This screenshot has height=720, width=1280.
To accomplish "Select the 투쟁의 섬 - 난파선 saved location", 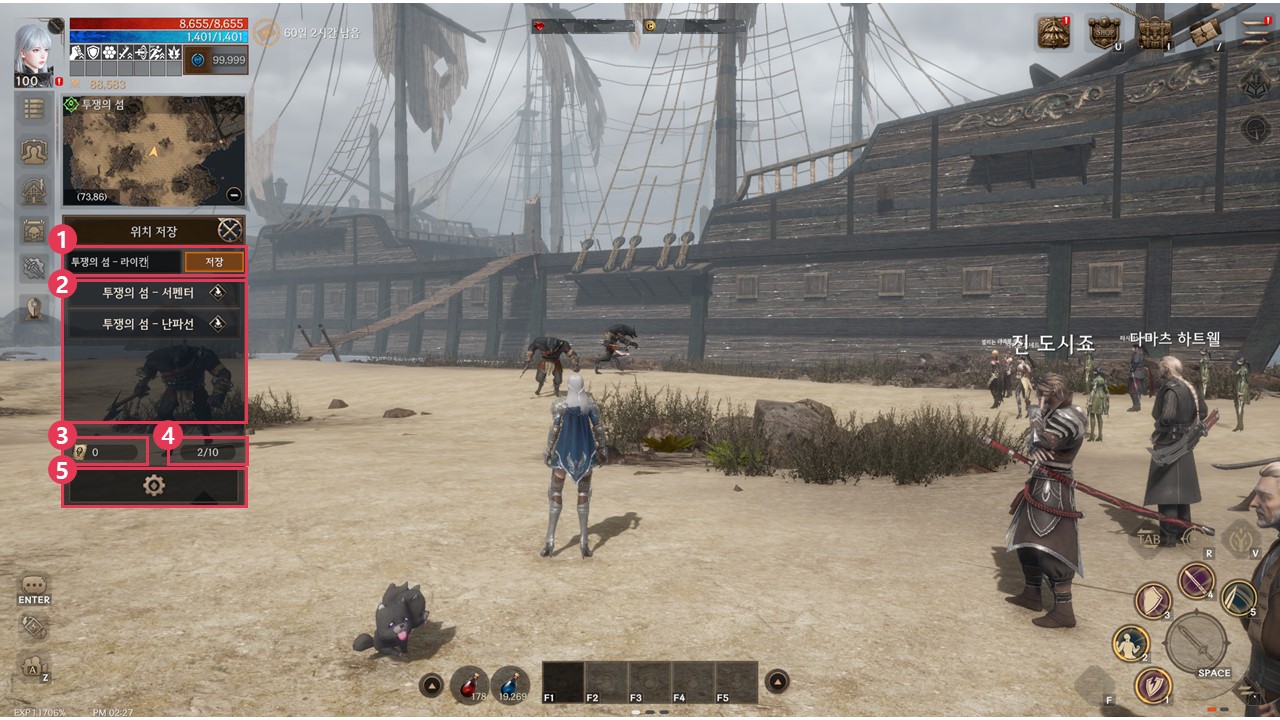I will click(x=155, y=324).
